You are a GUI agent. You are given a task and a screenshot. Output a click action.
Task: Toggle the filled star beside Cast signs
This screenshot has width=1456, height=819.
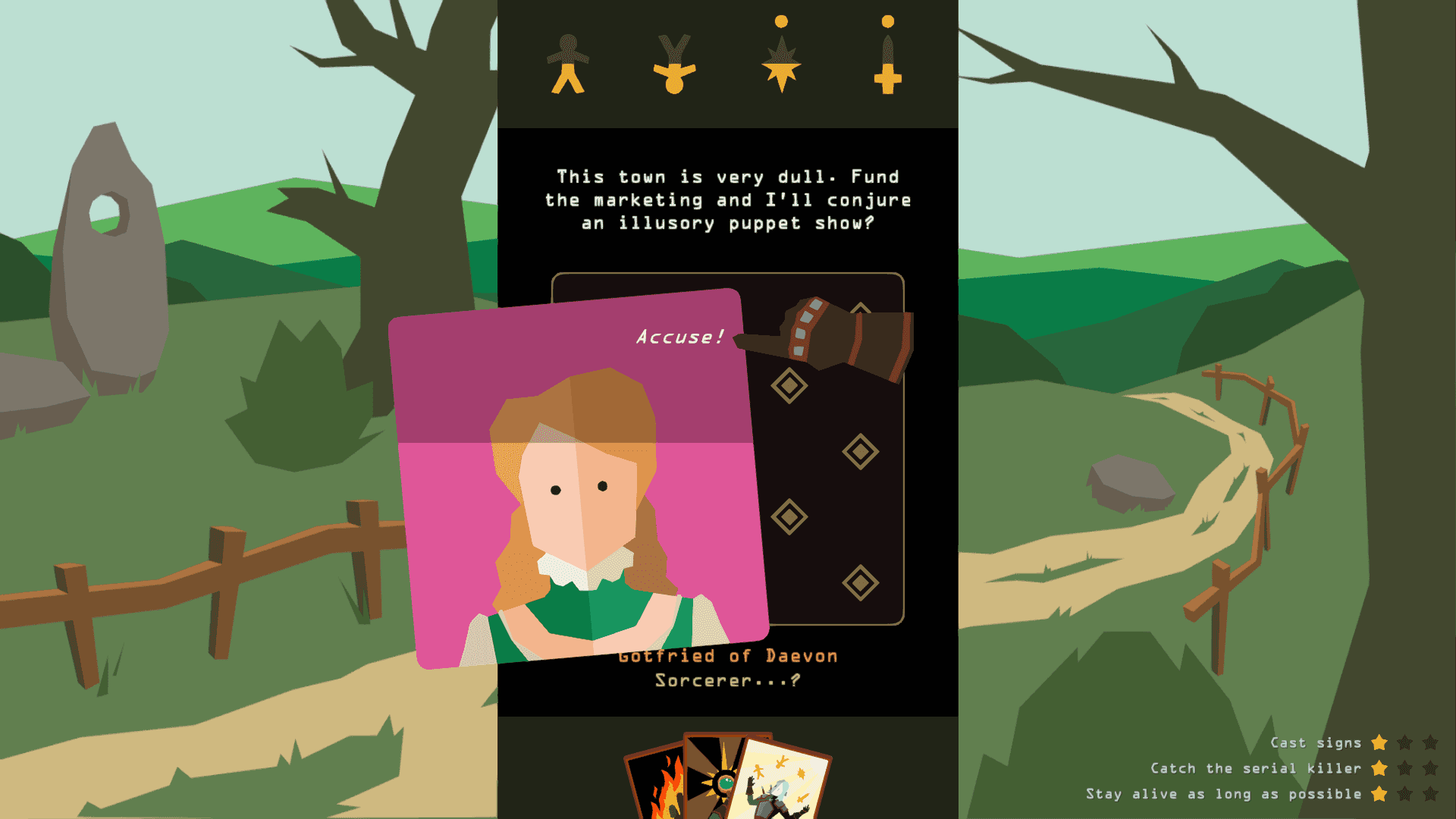pos(1379,743)
